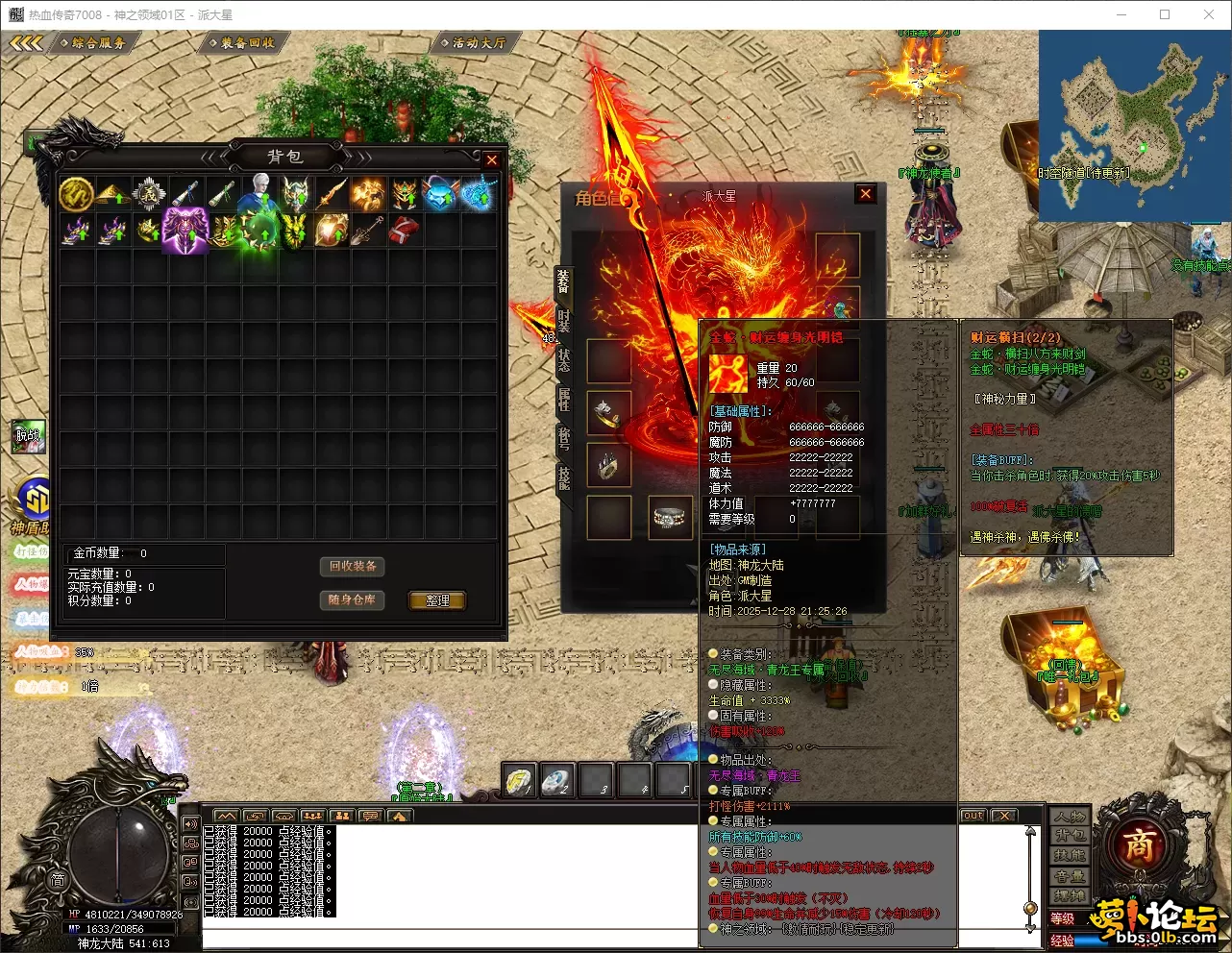Screen dimensions: 1232x953
Task: Show the 属性 attributes tab
Action: tap(564, 399)
